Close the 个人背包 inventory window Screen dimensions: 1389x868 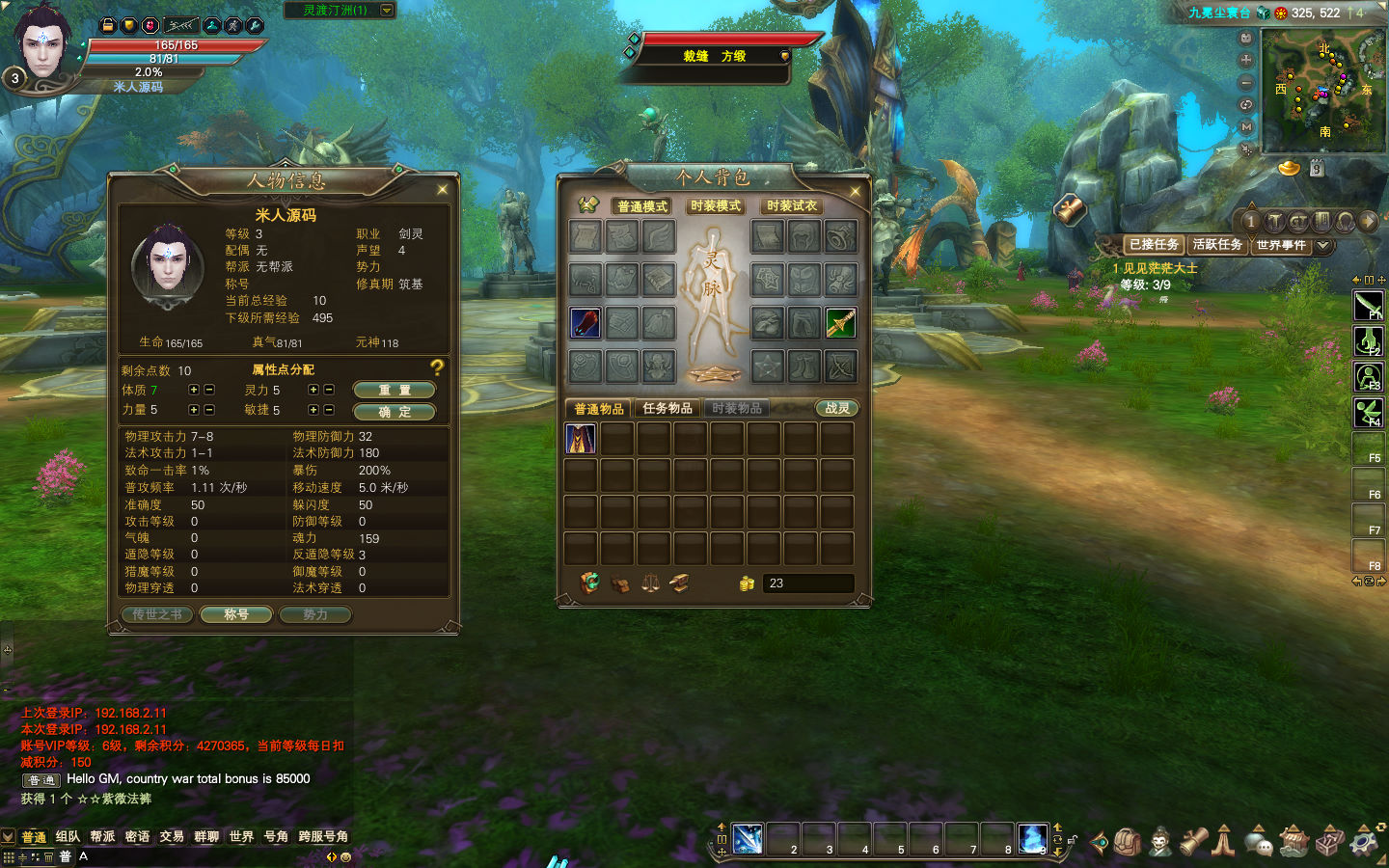(x=855, y=192)
